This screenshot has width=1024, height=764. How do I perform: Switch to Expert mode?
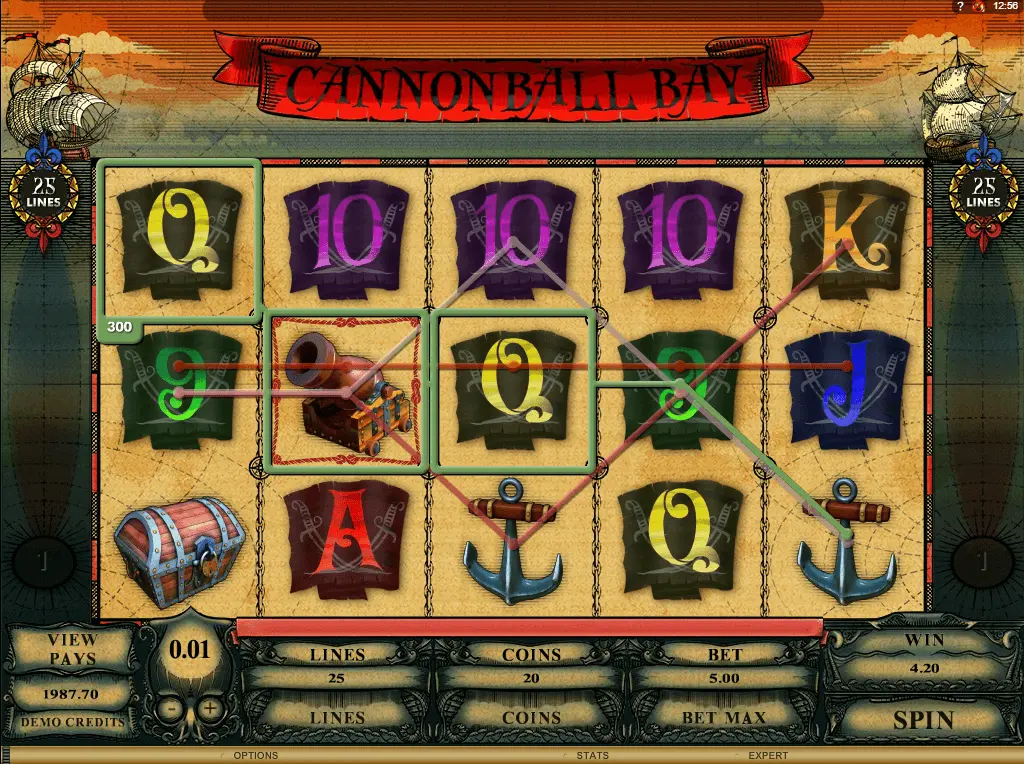(768, 756)
